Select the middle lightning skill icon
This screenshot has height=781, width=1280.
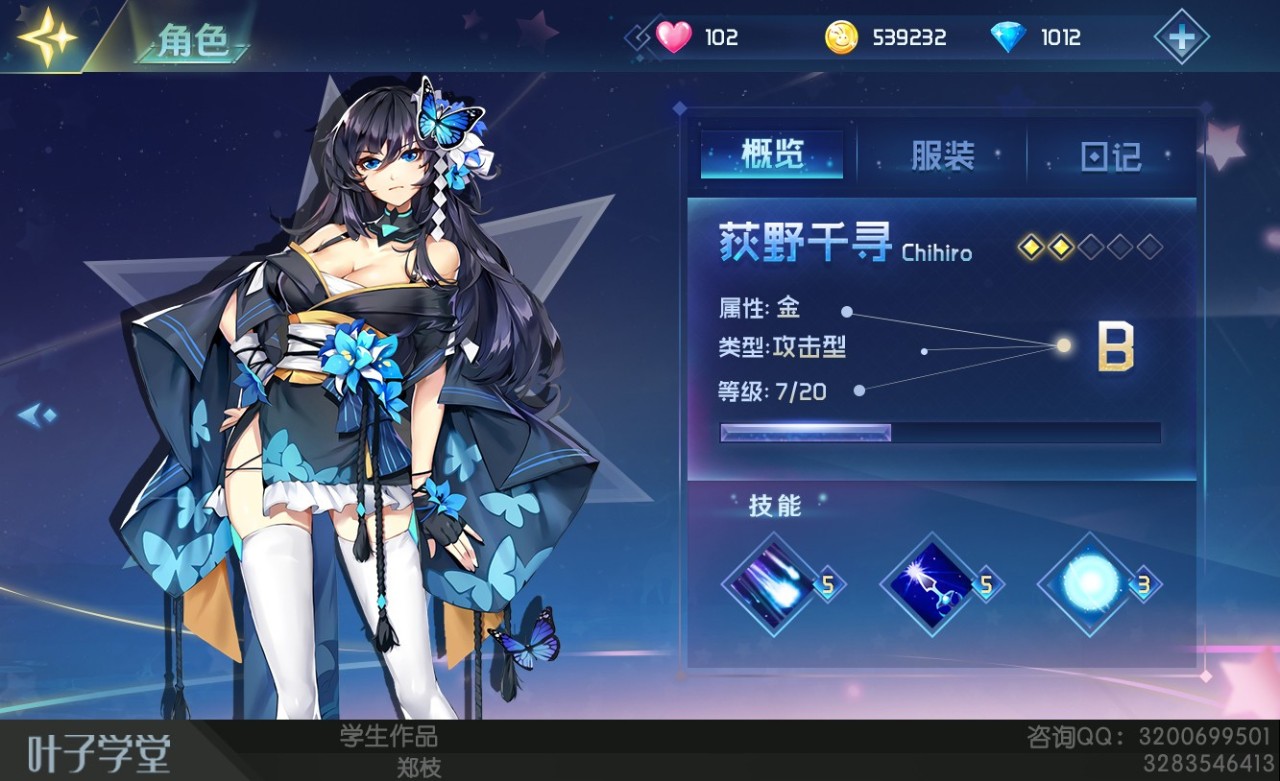(928, 583)
